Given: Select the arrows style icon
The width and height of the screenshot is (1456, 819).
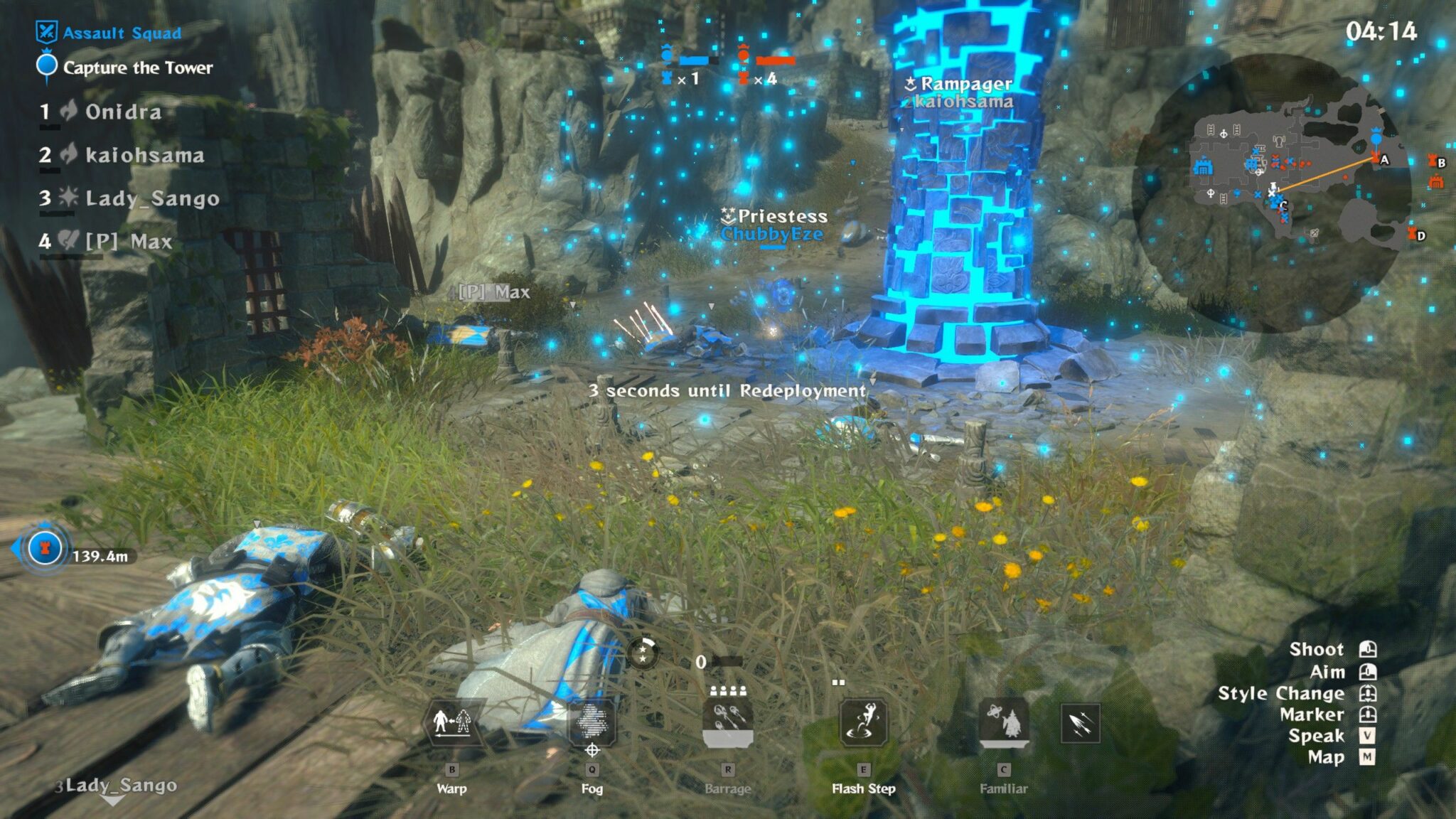Looking at the screenshot, I should (x=1080, y=724).
